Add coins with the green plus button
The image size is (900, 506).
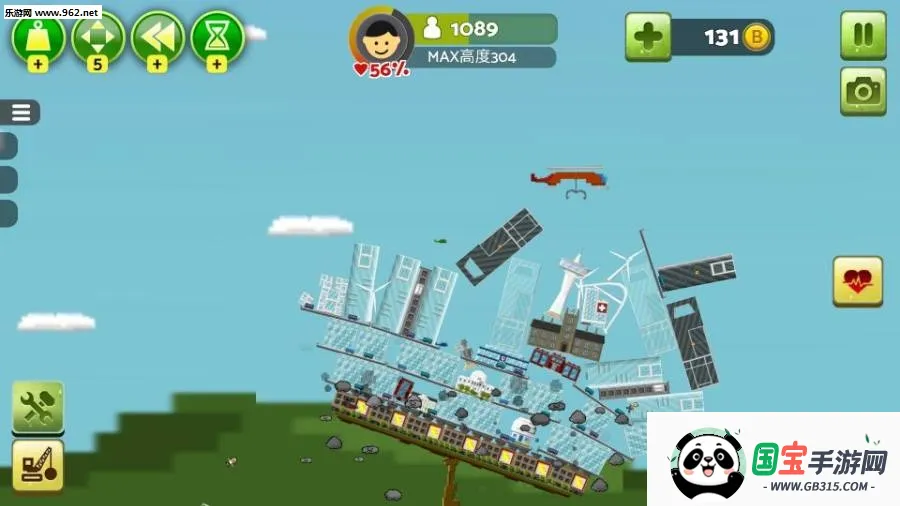point(648,38)
